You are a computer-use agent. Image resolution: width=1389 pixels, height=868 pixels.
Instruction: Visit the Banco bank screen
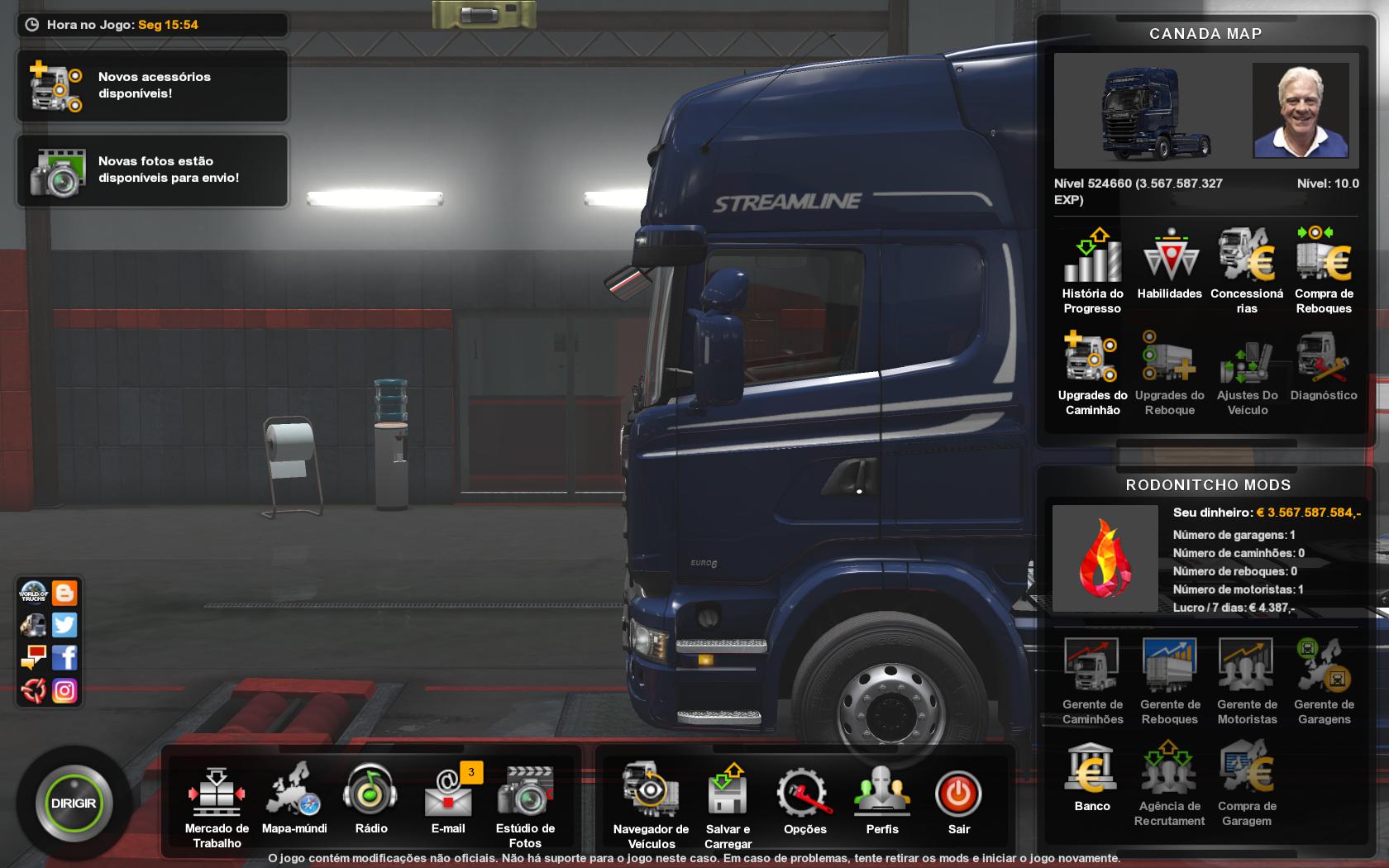point(1092,769)
